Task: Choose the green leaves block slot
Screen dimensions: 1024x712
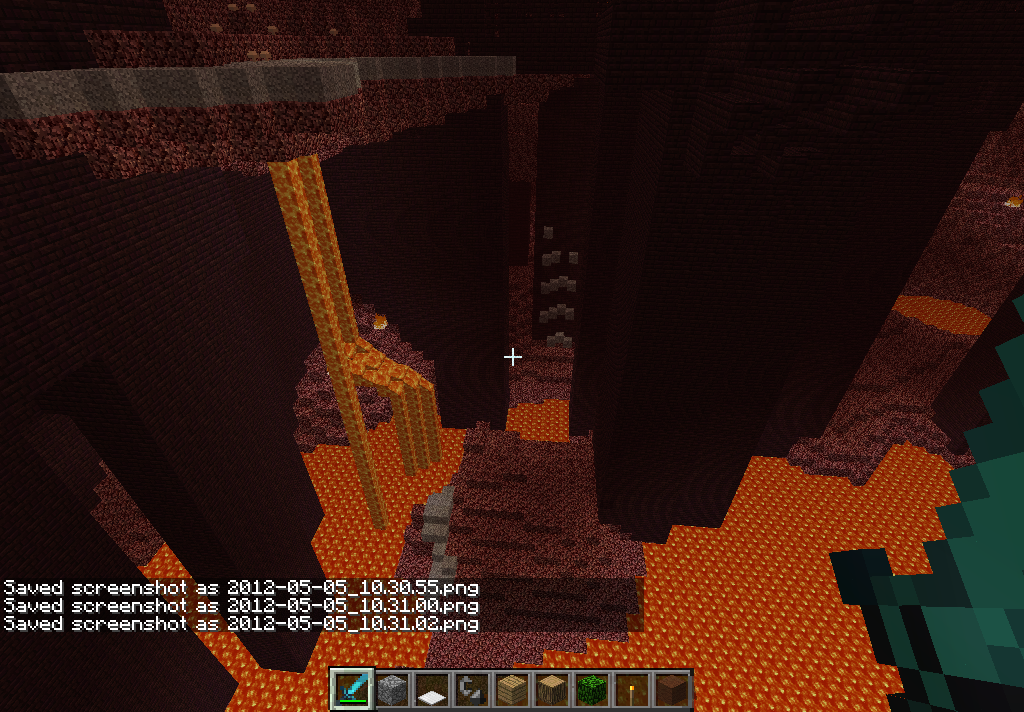Action: (592, 690)
